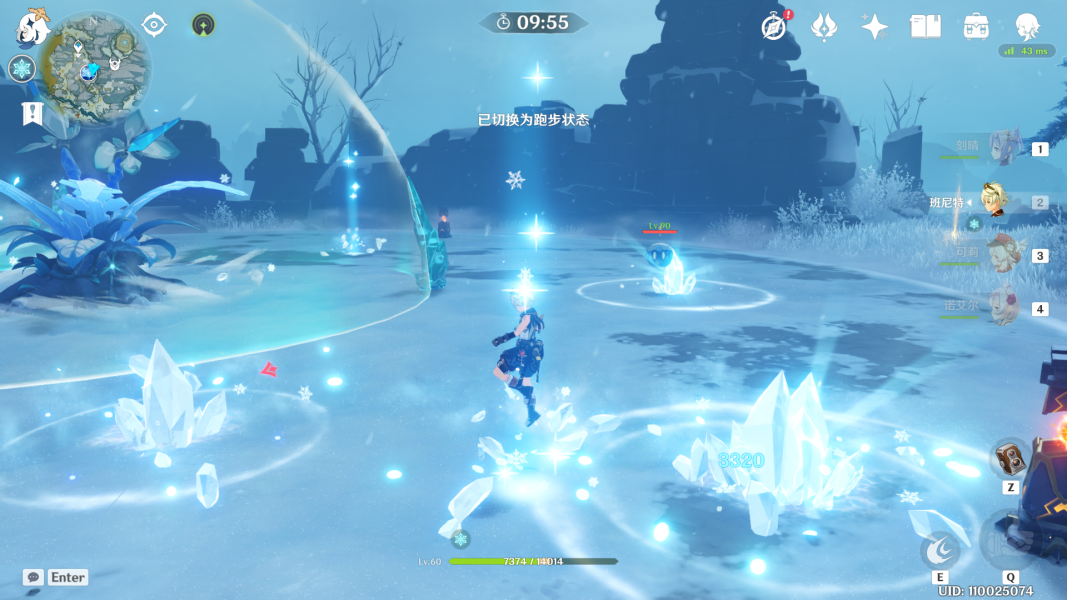This screenshot has height=600, width=1067.
Task: Open the chat box speech bubble
Action: point(33,577)
